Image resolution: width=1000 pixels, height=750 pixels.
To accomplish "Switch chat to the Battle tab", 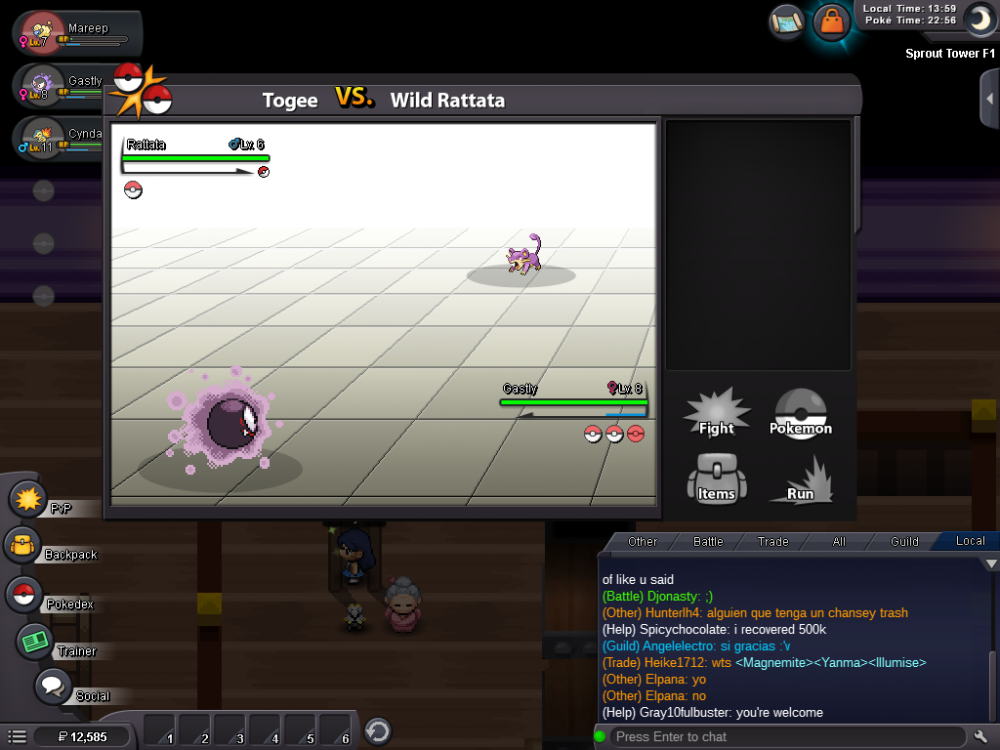I will click(x=708, y=541).
